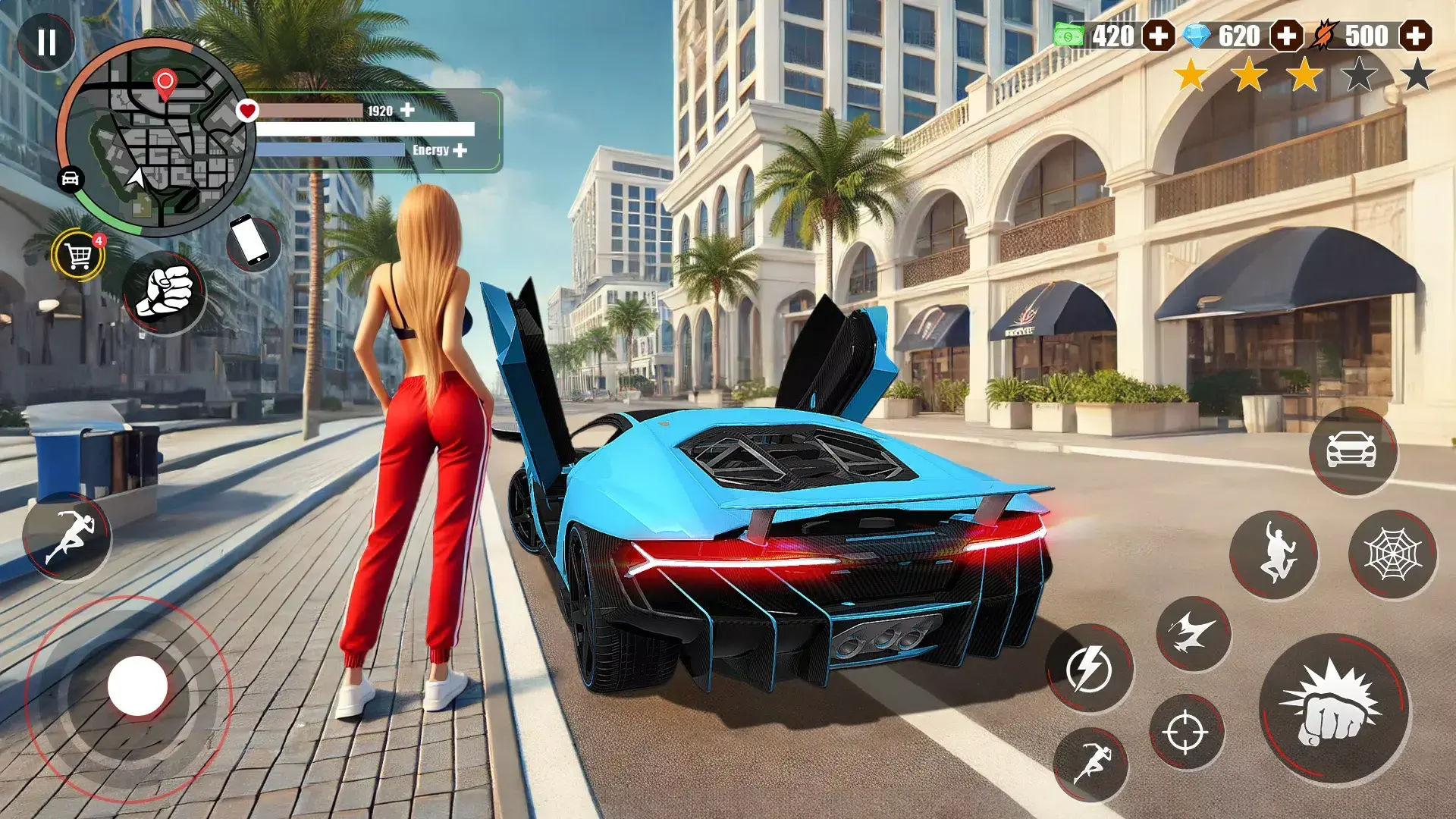Add energy using the plus next to 500
This screenshot has width=1456, height=819.
(1415, 34)
